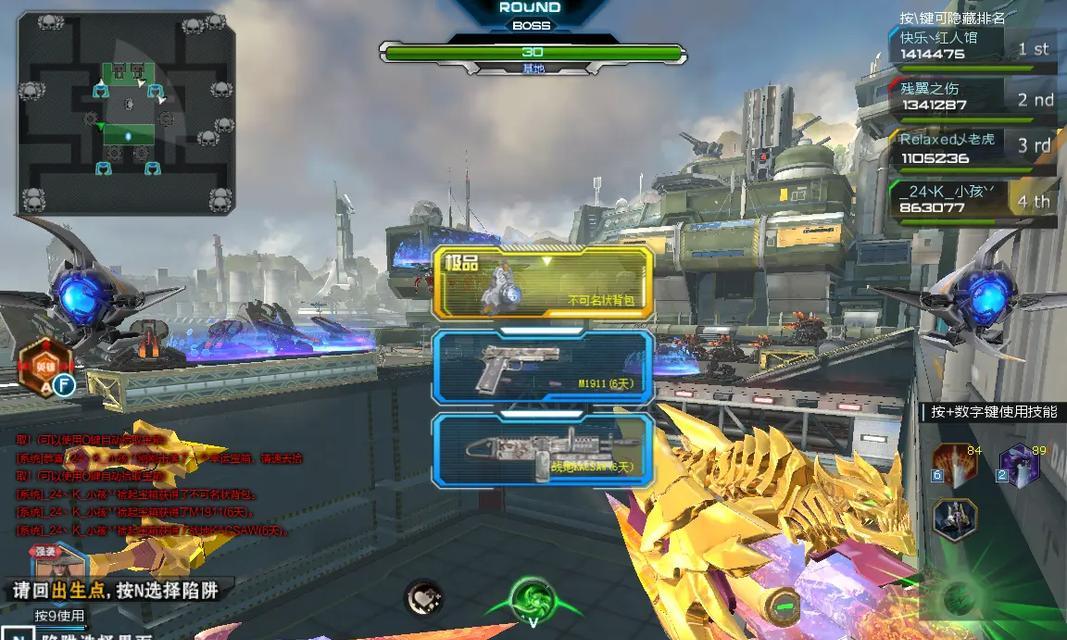Choose the M1911 pistol reward card
This screenshot has height=640, width=1067.
coord(543,367)
